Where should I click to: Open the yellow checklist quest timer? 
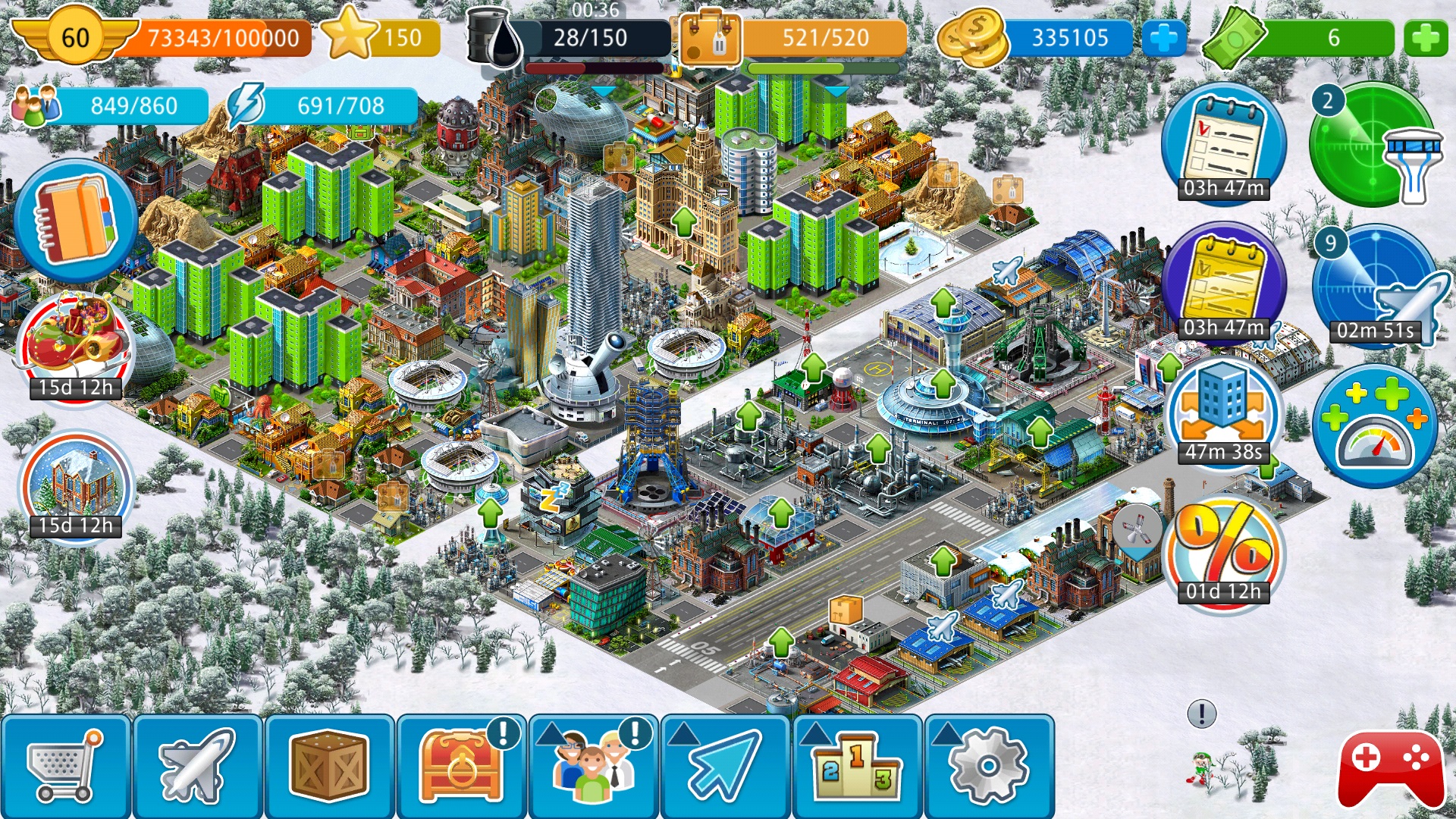[1223, 284]
